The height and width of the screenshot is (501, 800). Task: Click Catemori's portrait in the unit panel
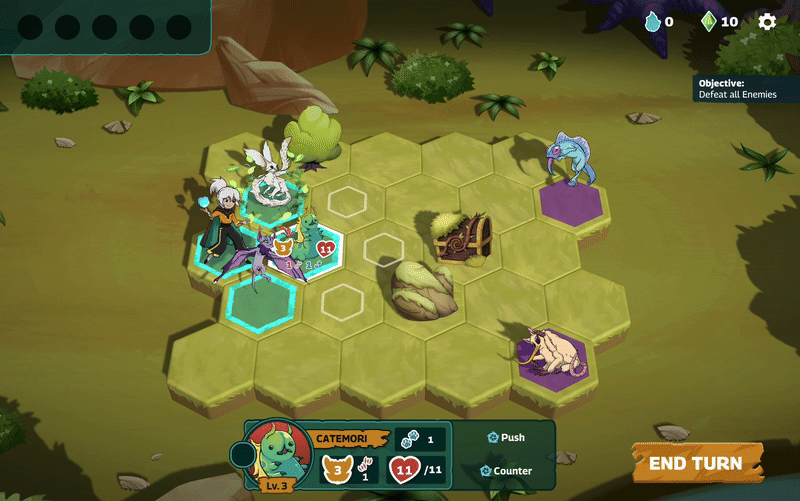[279, 453]
